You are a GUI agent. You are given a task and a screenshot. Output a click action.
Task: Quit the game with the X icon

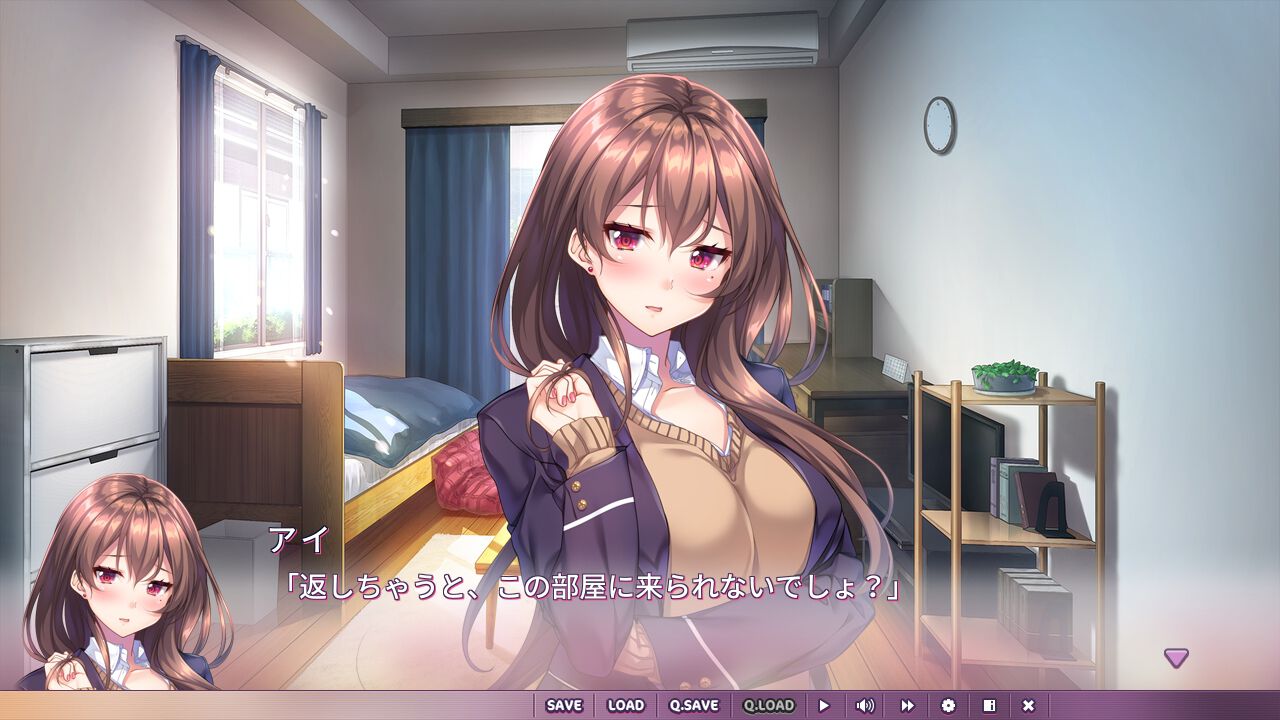pos(1028,705)
